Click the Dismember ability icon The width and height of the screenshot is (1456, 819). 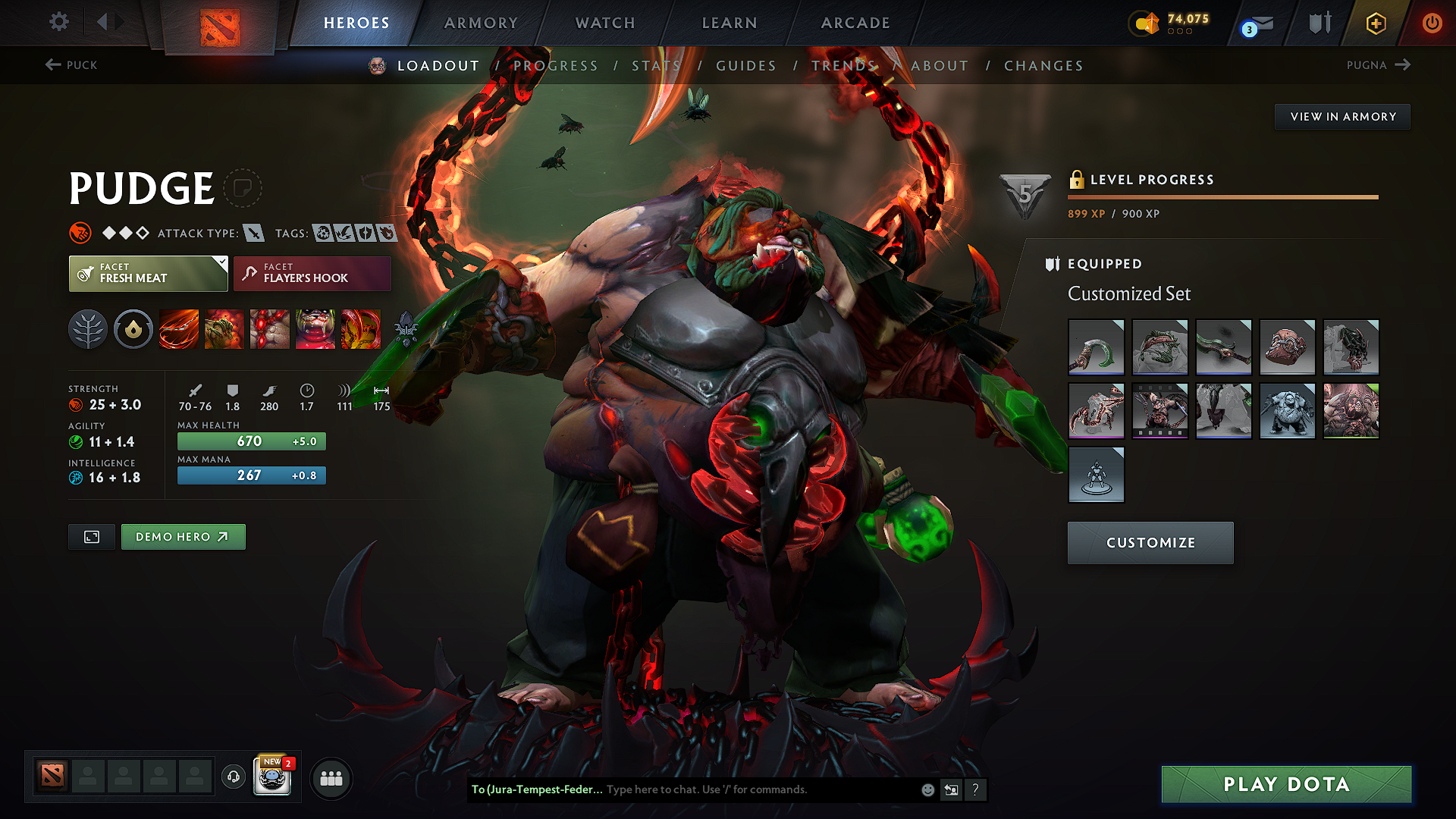315,329
